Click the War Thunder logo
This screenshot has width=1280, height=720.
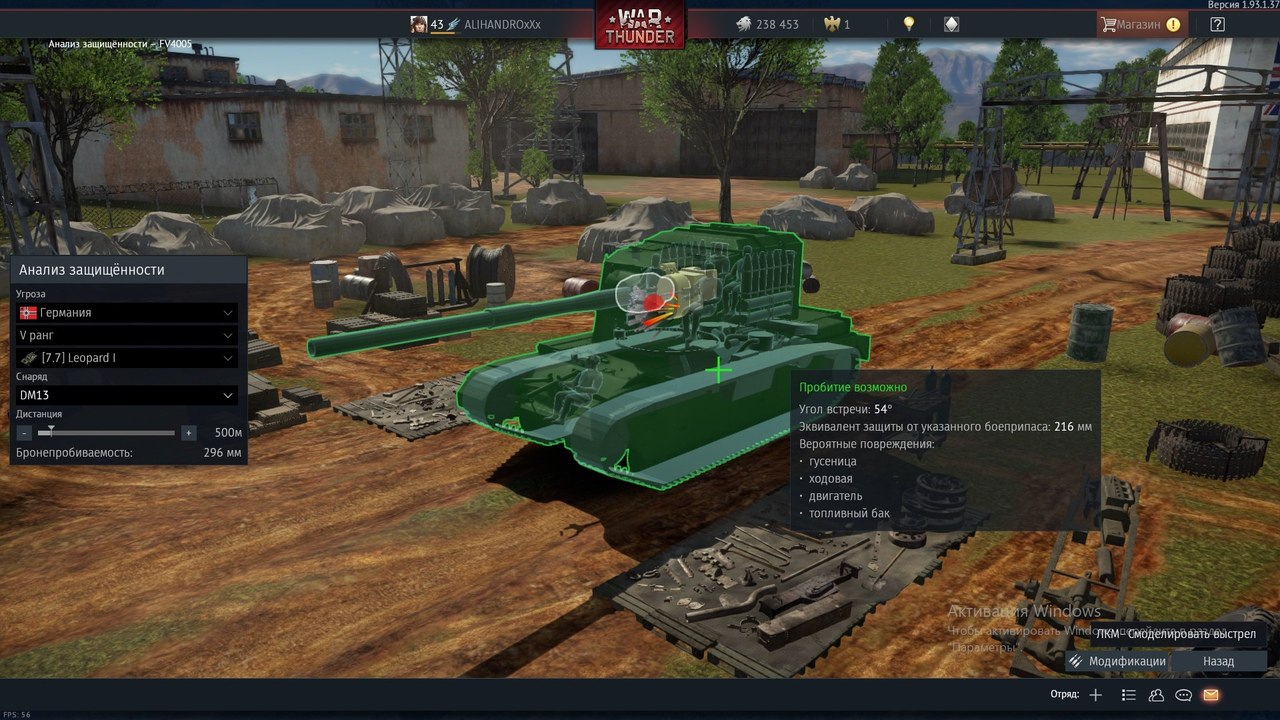point(640,25)
